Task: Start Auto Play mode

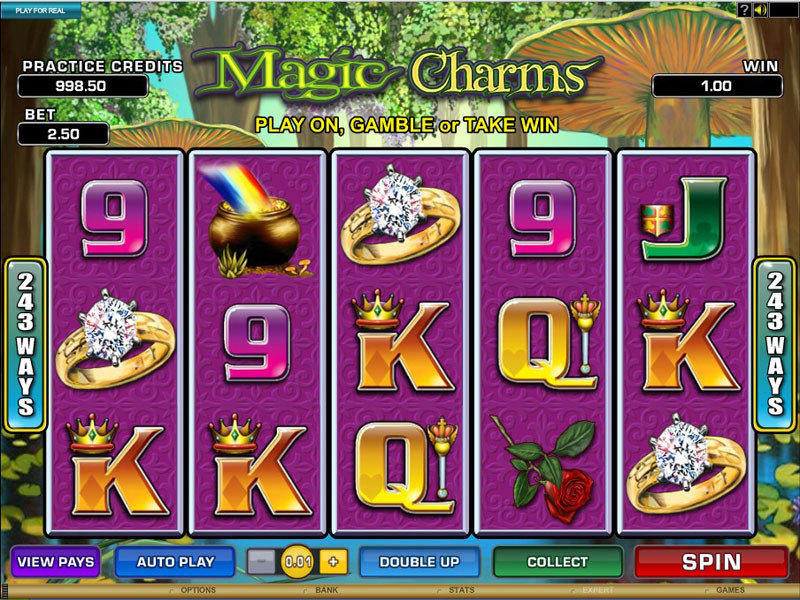Action: pyautogui.click(x=175, y=561)
